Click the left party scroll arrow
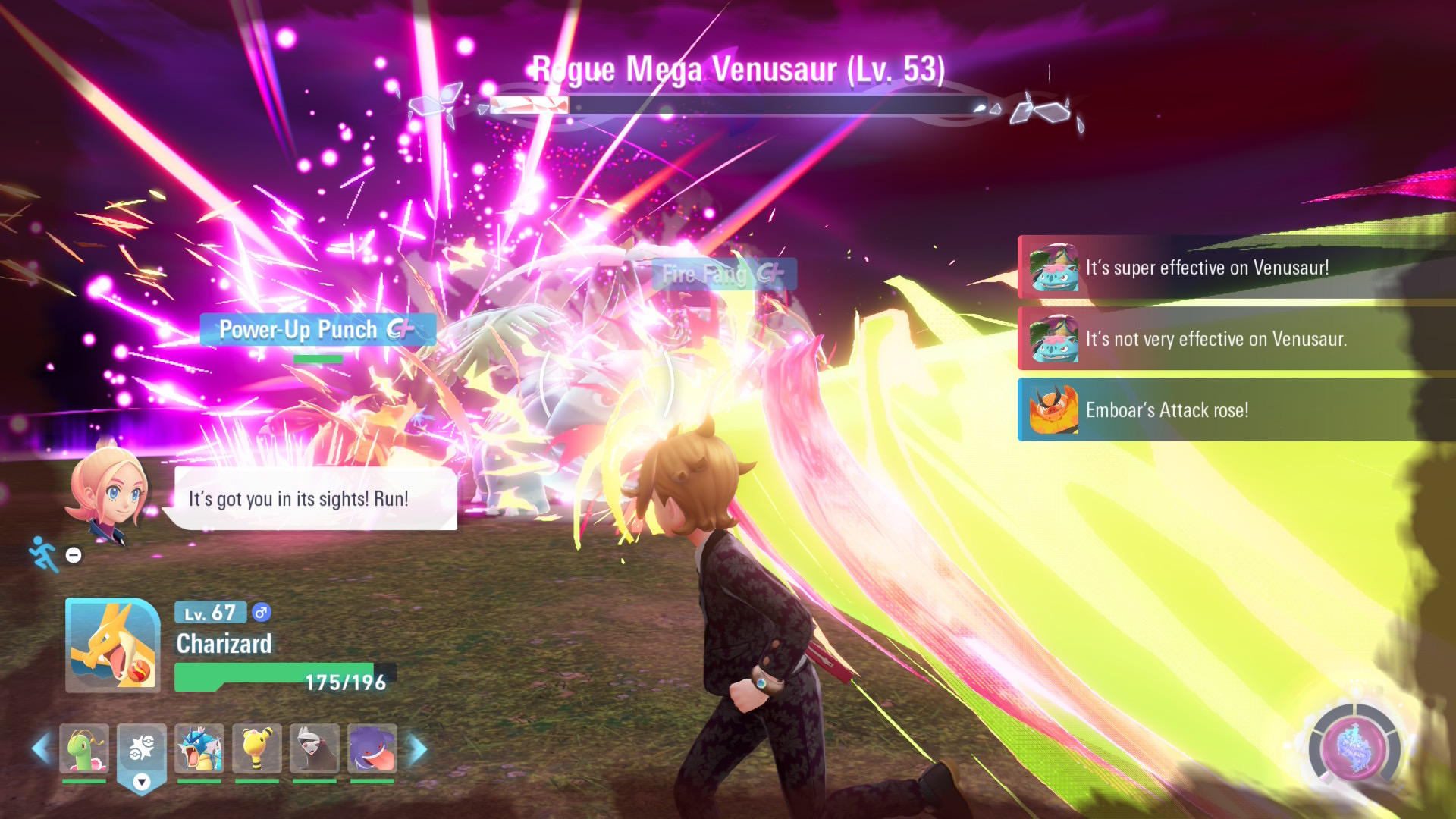The image size is (1456, 819). (41, 748)
